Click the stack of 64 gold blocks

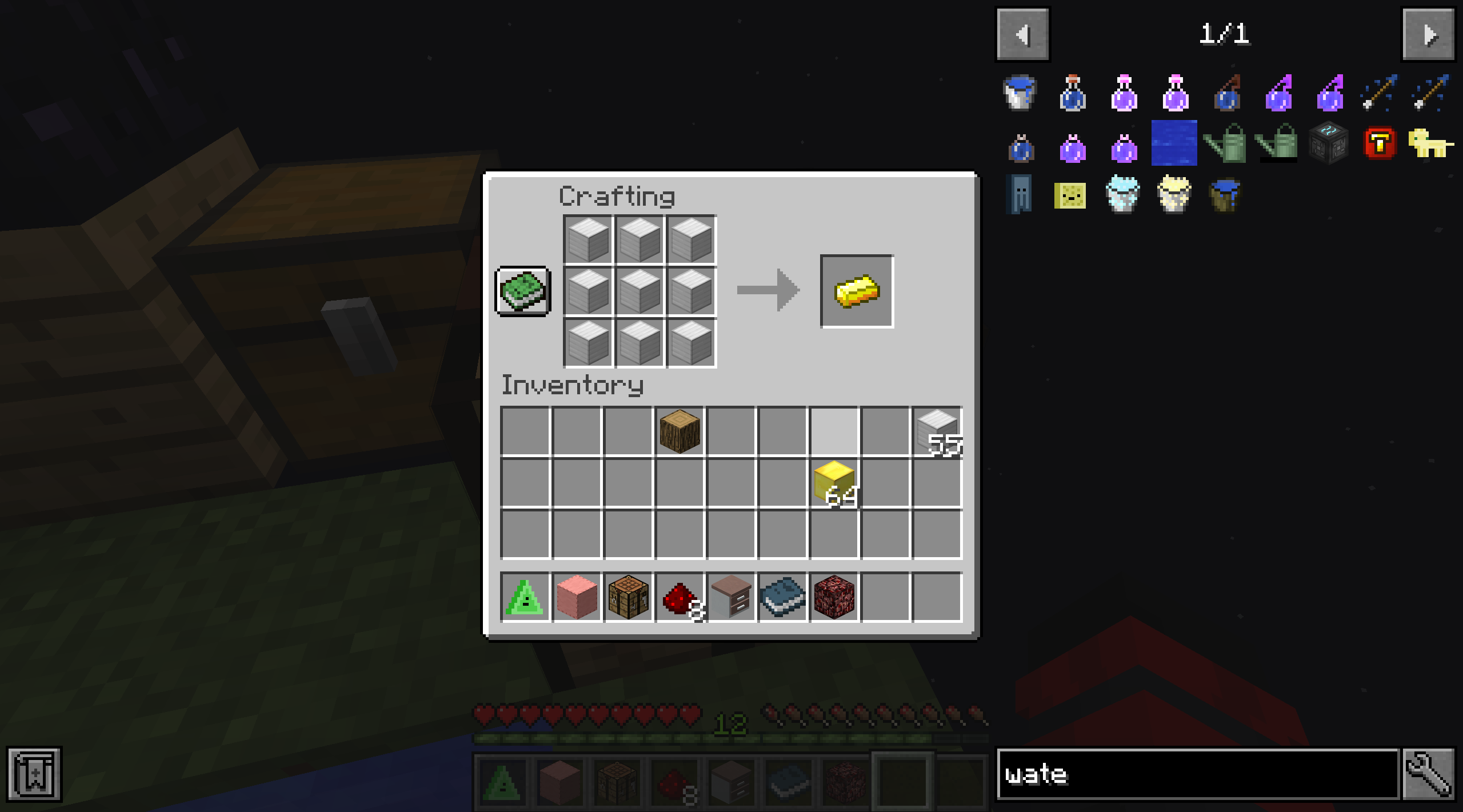[x=833, y=483]
